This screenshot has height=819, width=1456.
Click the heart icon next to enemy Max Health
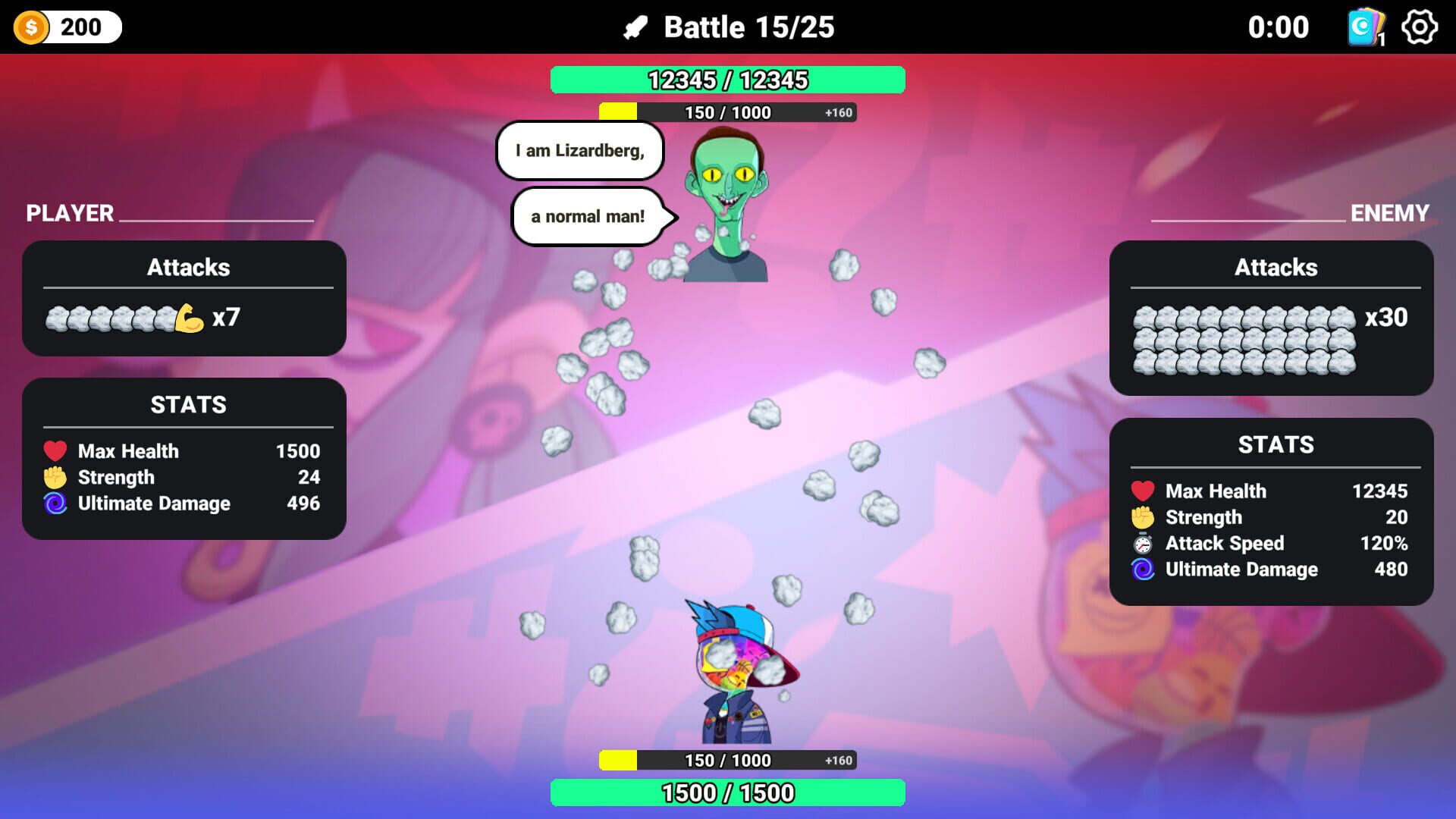pos(1142,491)
